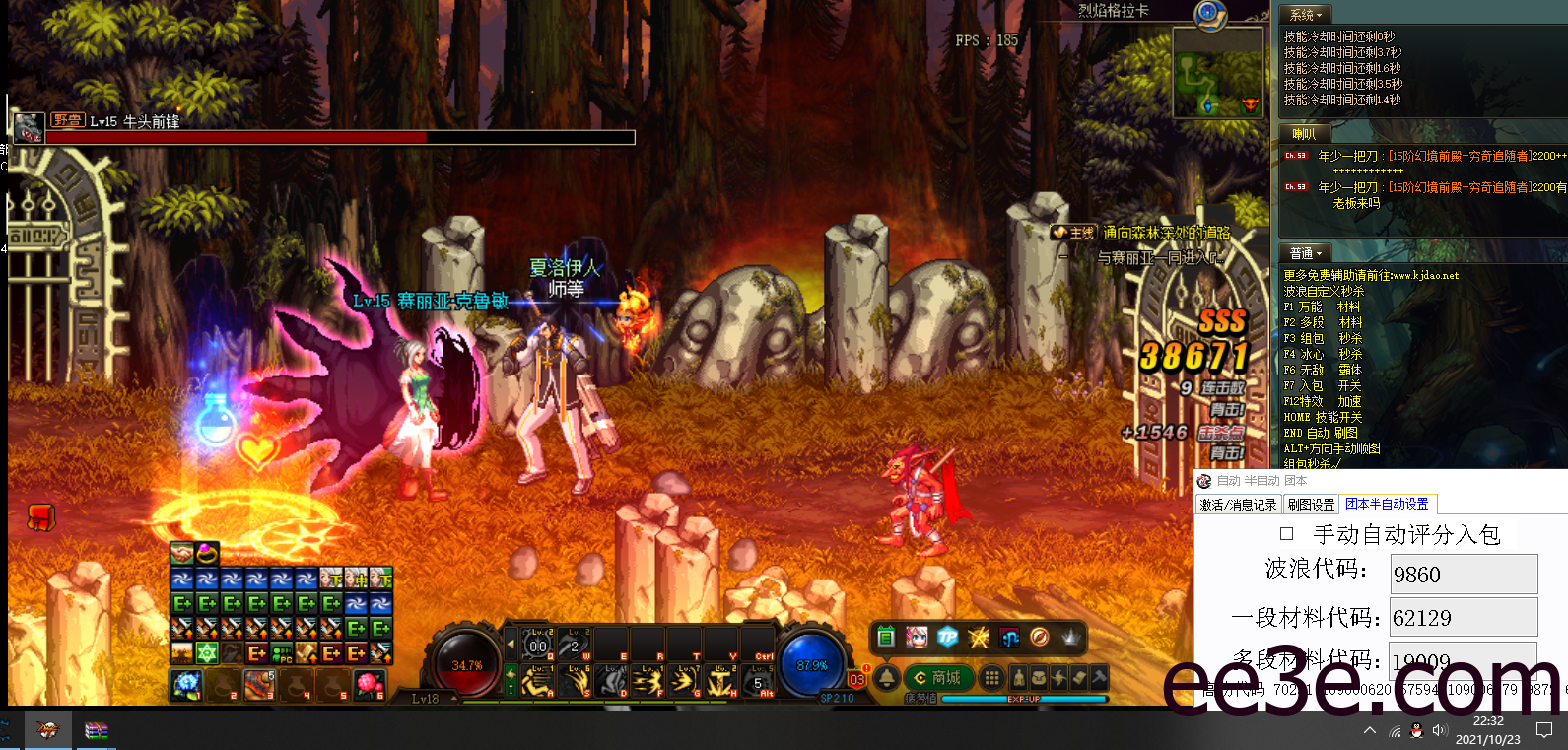Viewport: 1568px width, 750px height.
Task: Use the red berry item in slot 6
Action: pyautogui.click(x=368, y=683)
